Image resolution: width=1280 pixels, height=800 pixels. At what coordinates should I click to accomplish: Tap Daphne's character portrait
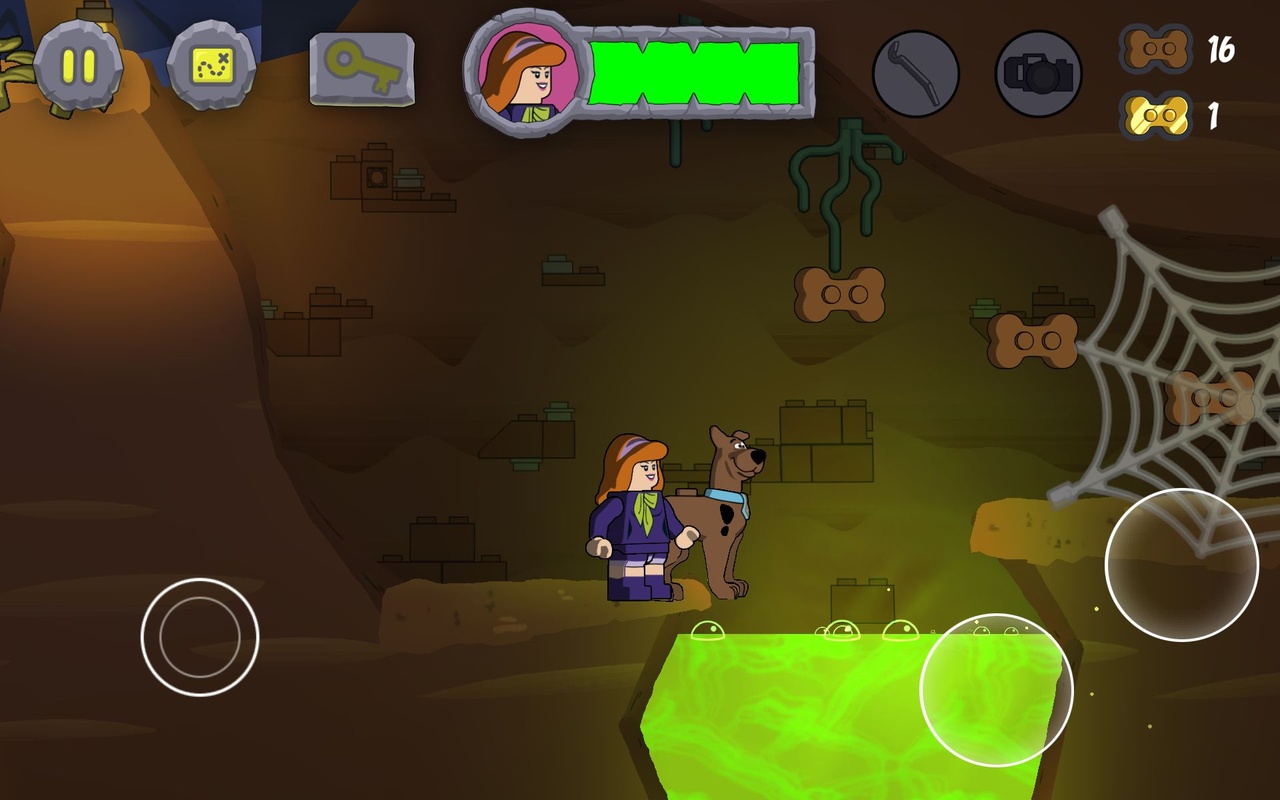pos(522,73)
